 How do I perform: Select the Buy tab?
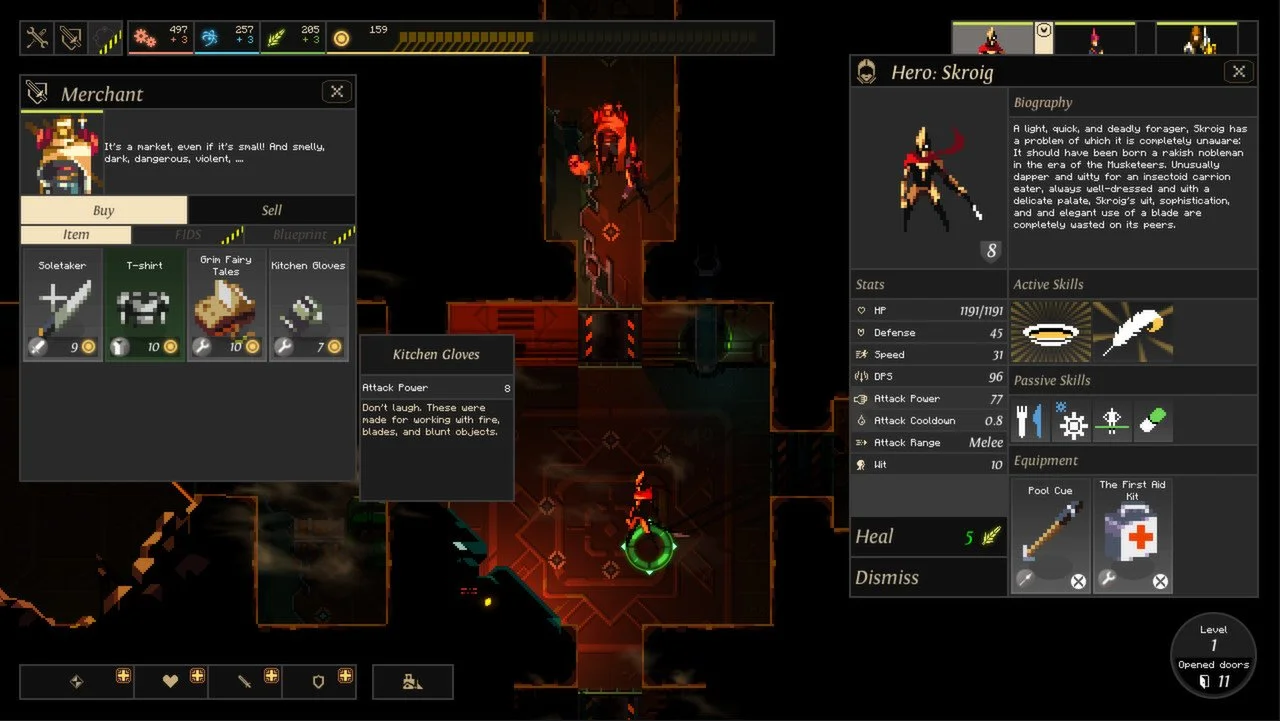[x=103, y=210]
